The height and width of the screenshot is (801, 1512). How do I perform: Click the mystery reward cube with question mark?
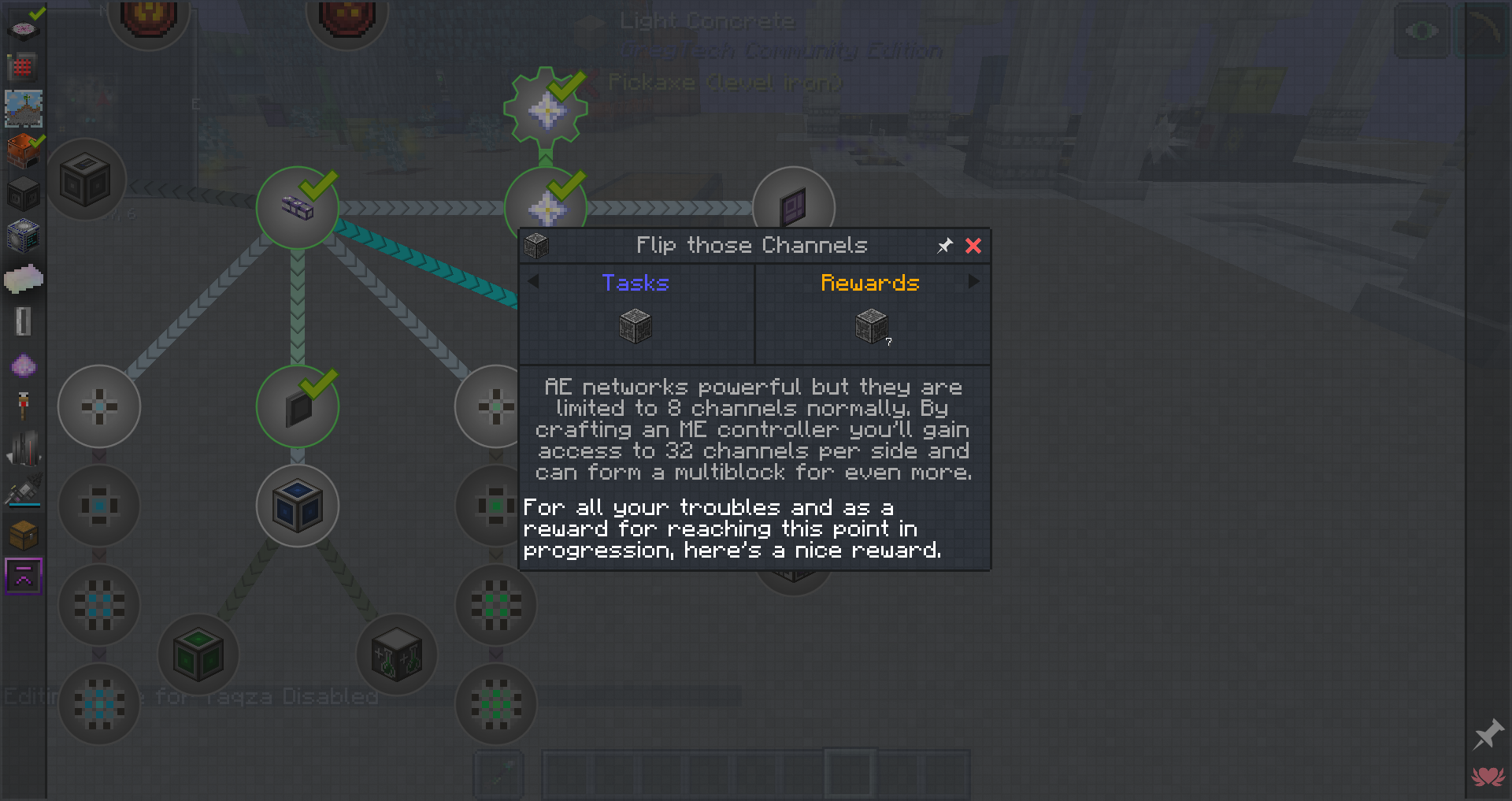pyautogui.click(x=871, y=325)
